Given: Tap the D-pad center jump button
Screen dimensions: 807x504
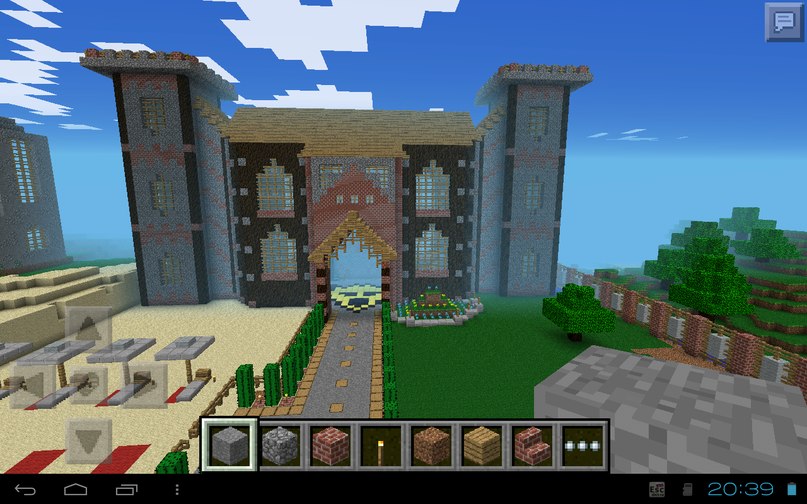Looking at the screenshot, I should point(88,385).
